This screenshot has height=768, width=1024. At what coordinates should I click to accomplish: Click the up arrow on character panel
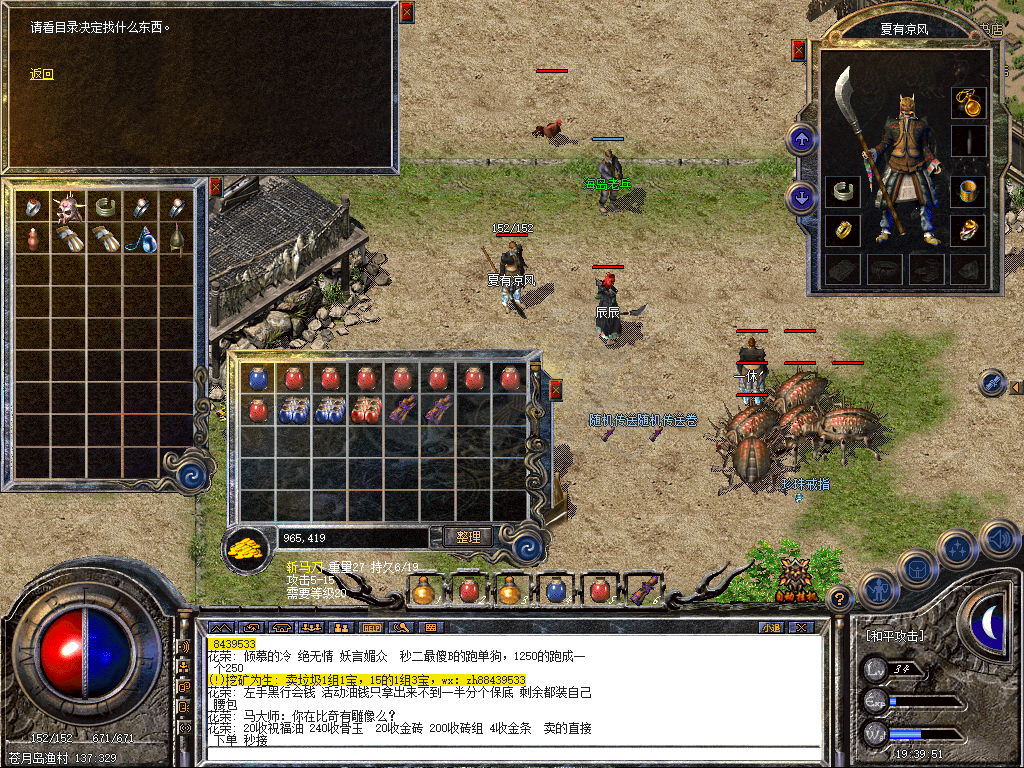tap(801, 138)
